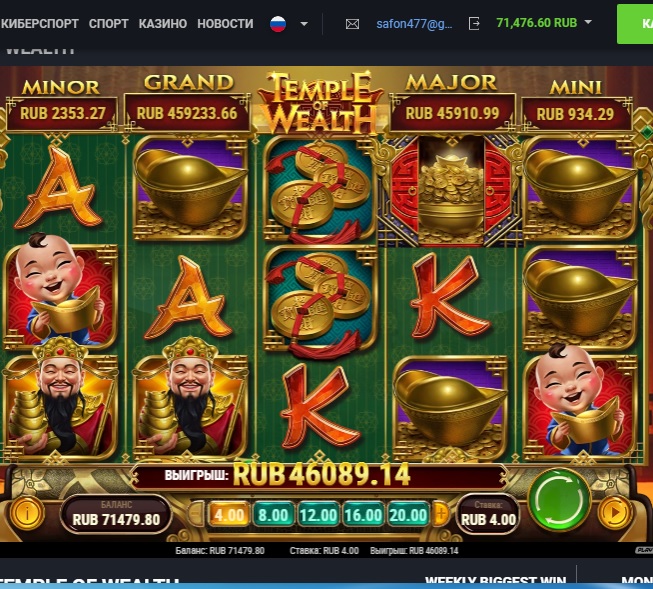Click the safon477 account email
Screen dimensions: 653x589
[x=413, y=23]
